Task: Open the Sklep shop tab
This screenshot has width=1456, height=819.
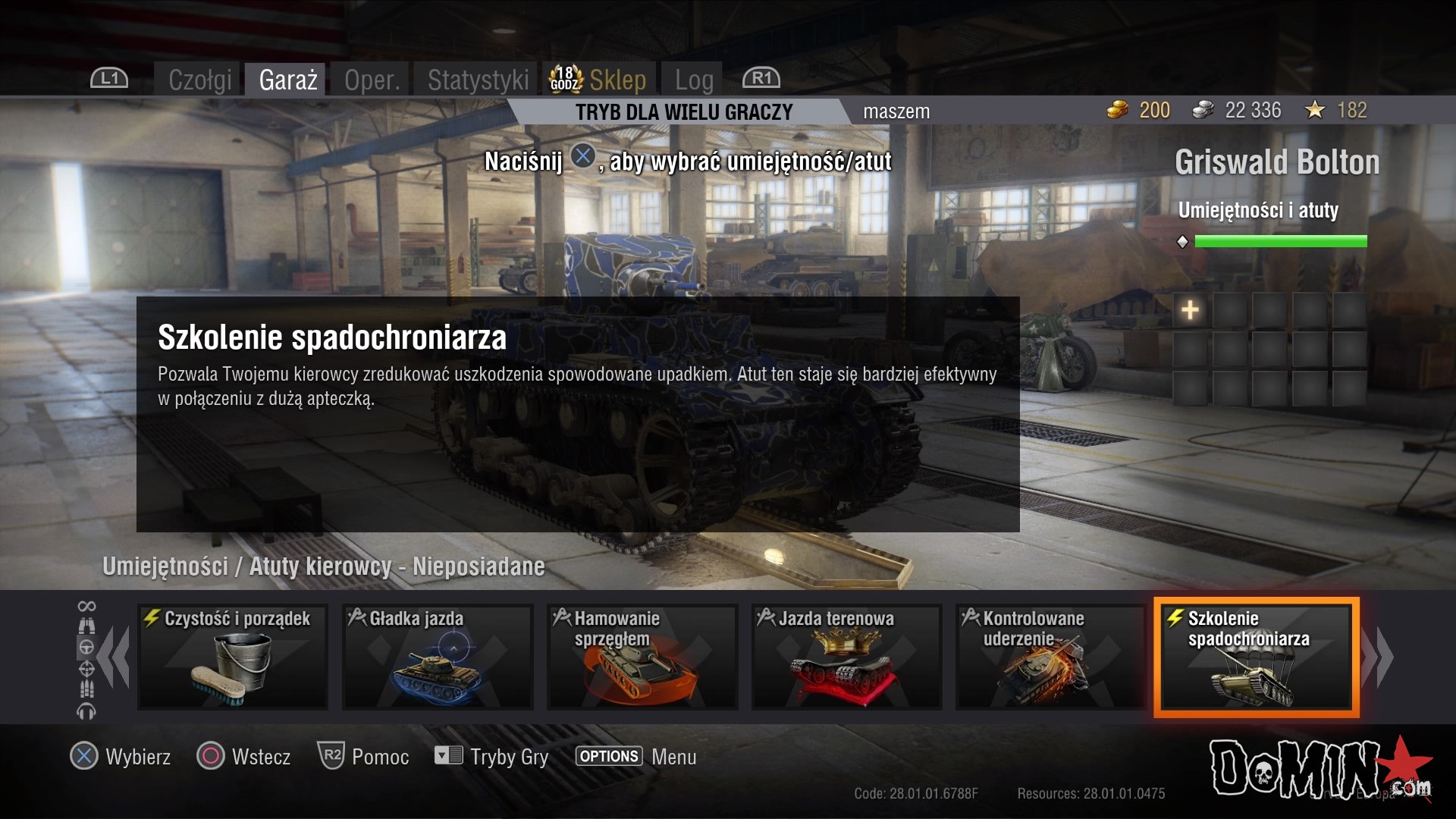Action: tap(601, 80)
